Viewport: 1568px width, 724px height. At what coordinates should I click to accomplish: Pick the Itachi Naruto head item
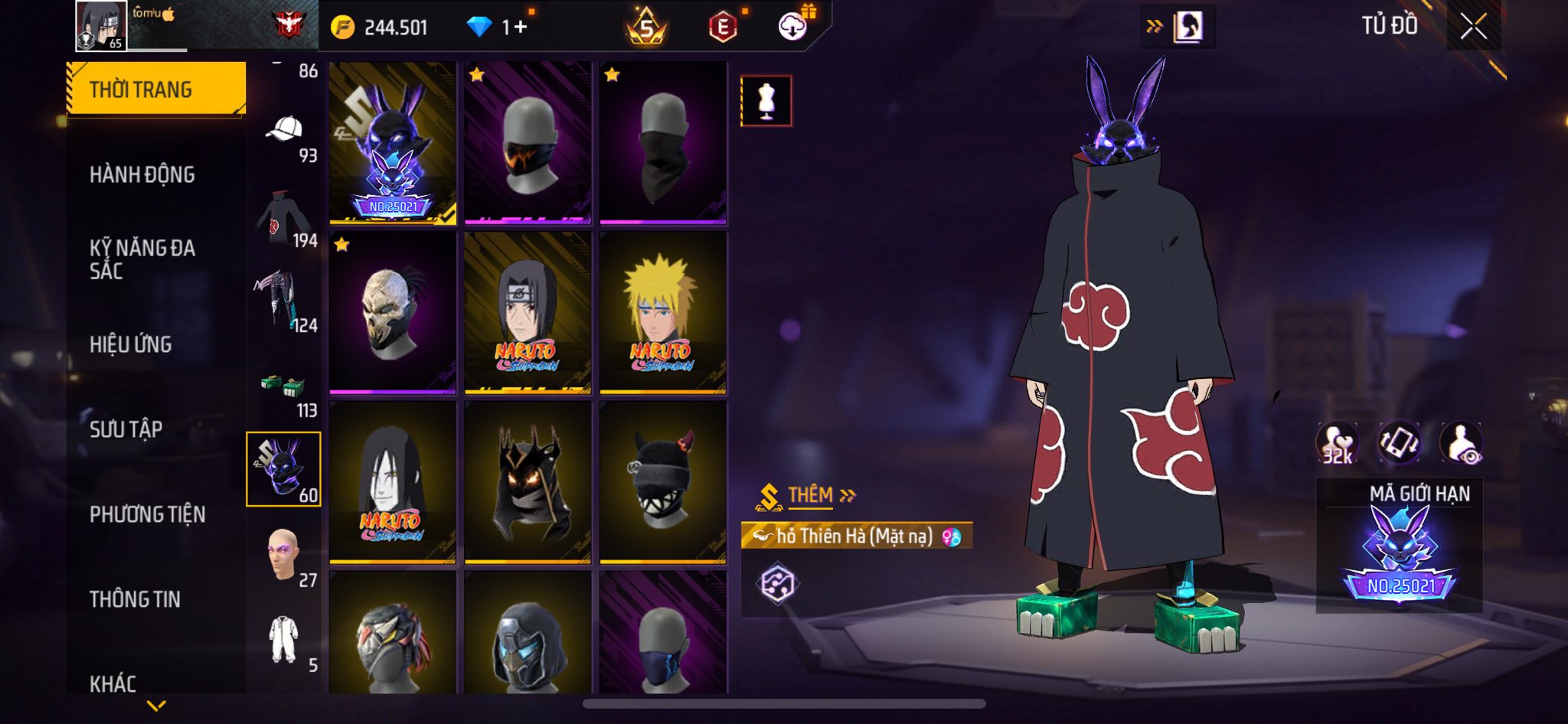point(528,312)
